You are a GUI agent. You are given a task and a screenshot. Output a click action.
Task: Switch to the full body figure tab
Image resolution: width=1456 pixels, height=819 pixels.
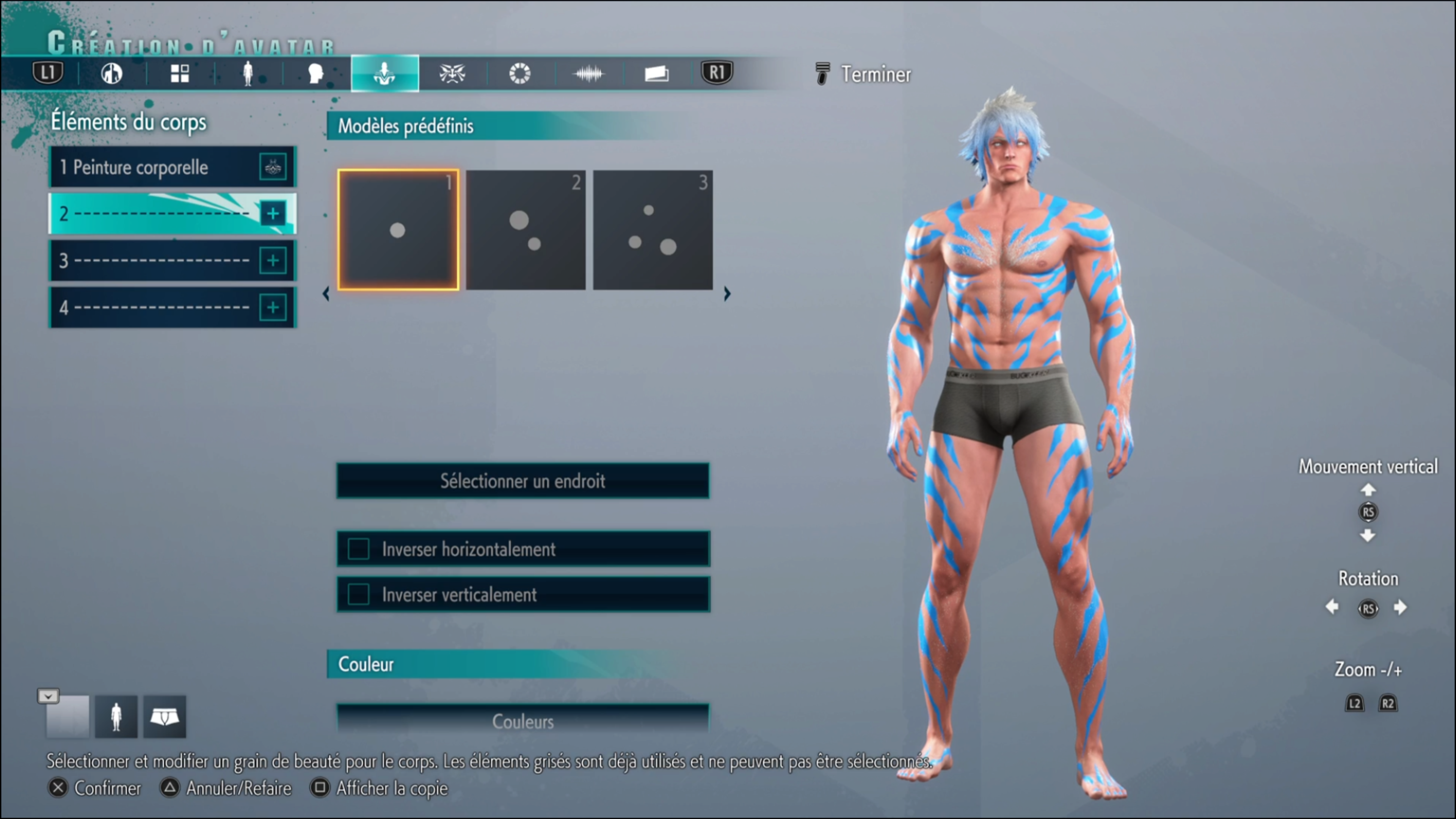tap(248, 74)
